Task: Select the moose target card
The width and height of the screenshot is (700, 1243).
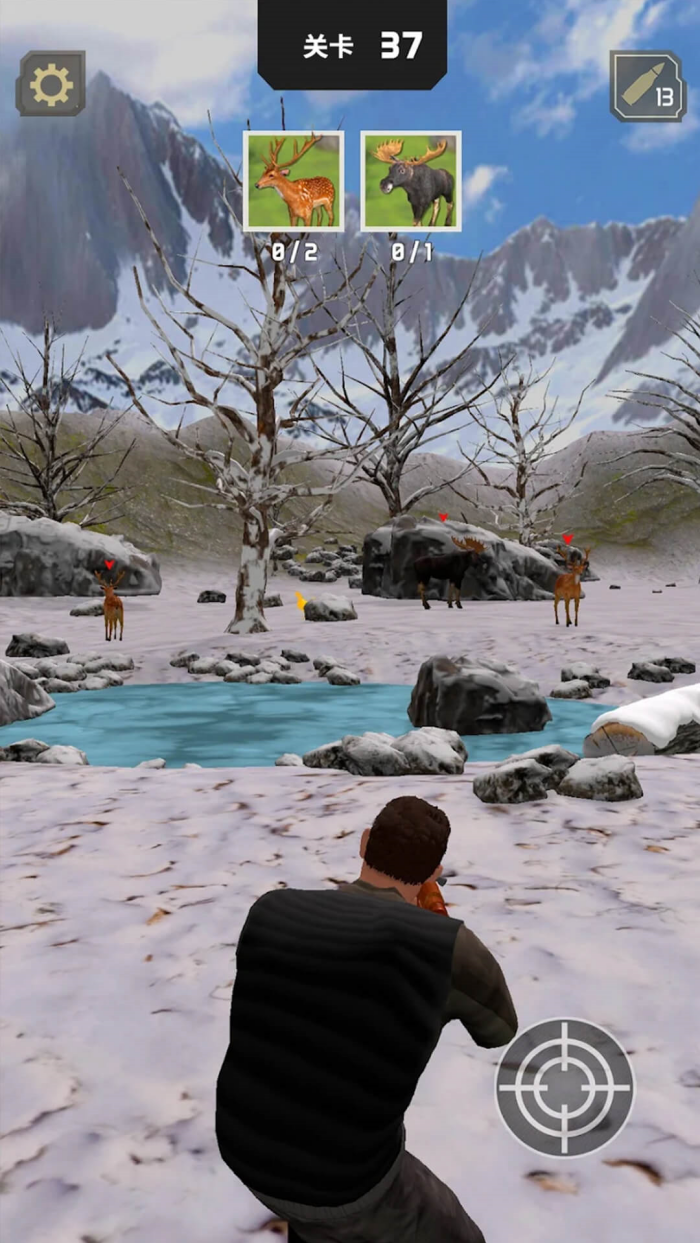Action: pos(411,181)
